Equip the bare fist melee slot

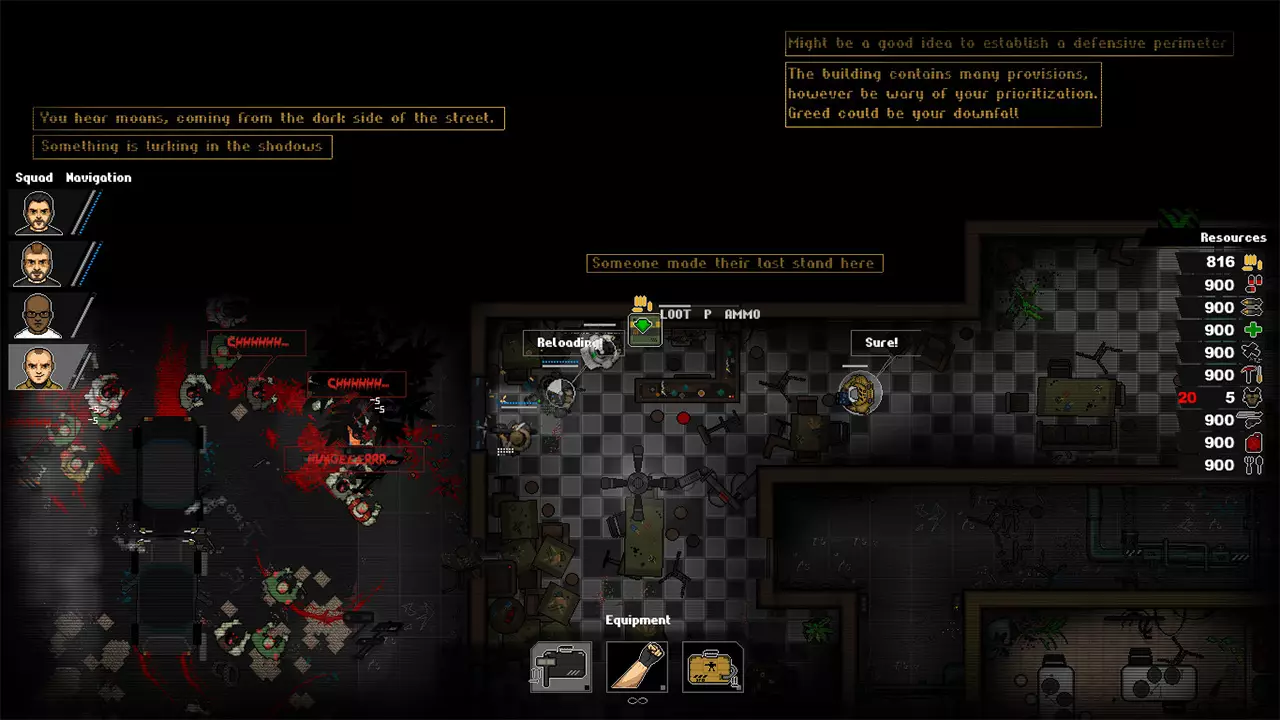tap(637, 667)
